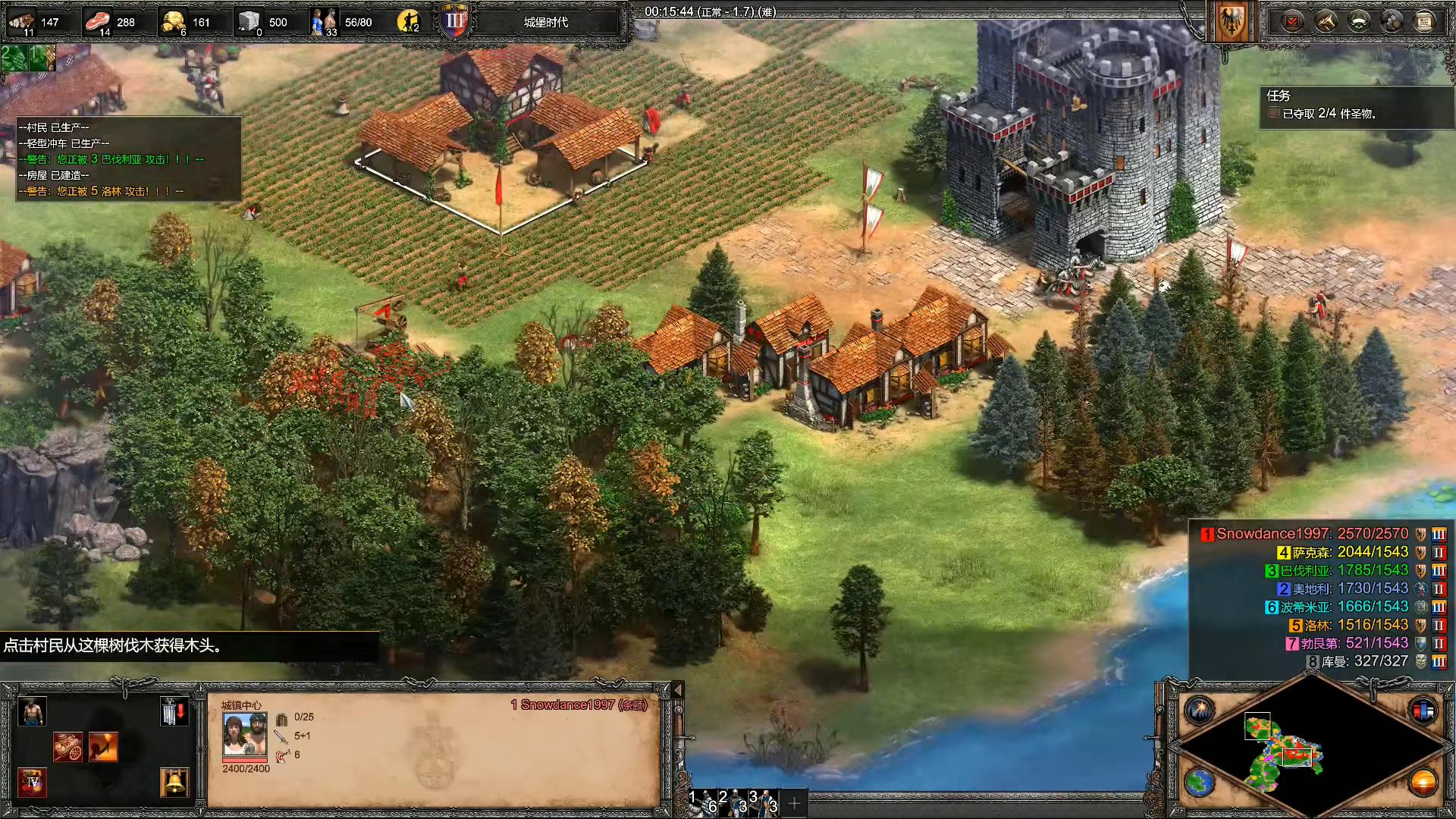Advance to the Imperial Age
The image size is (1456, 819).
pyautogui.click(x=32, y=782)
